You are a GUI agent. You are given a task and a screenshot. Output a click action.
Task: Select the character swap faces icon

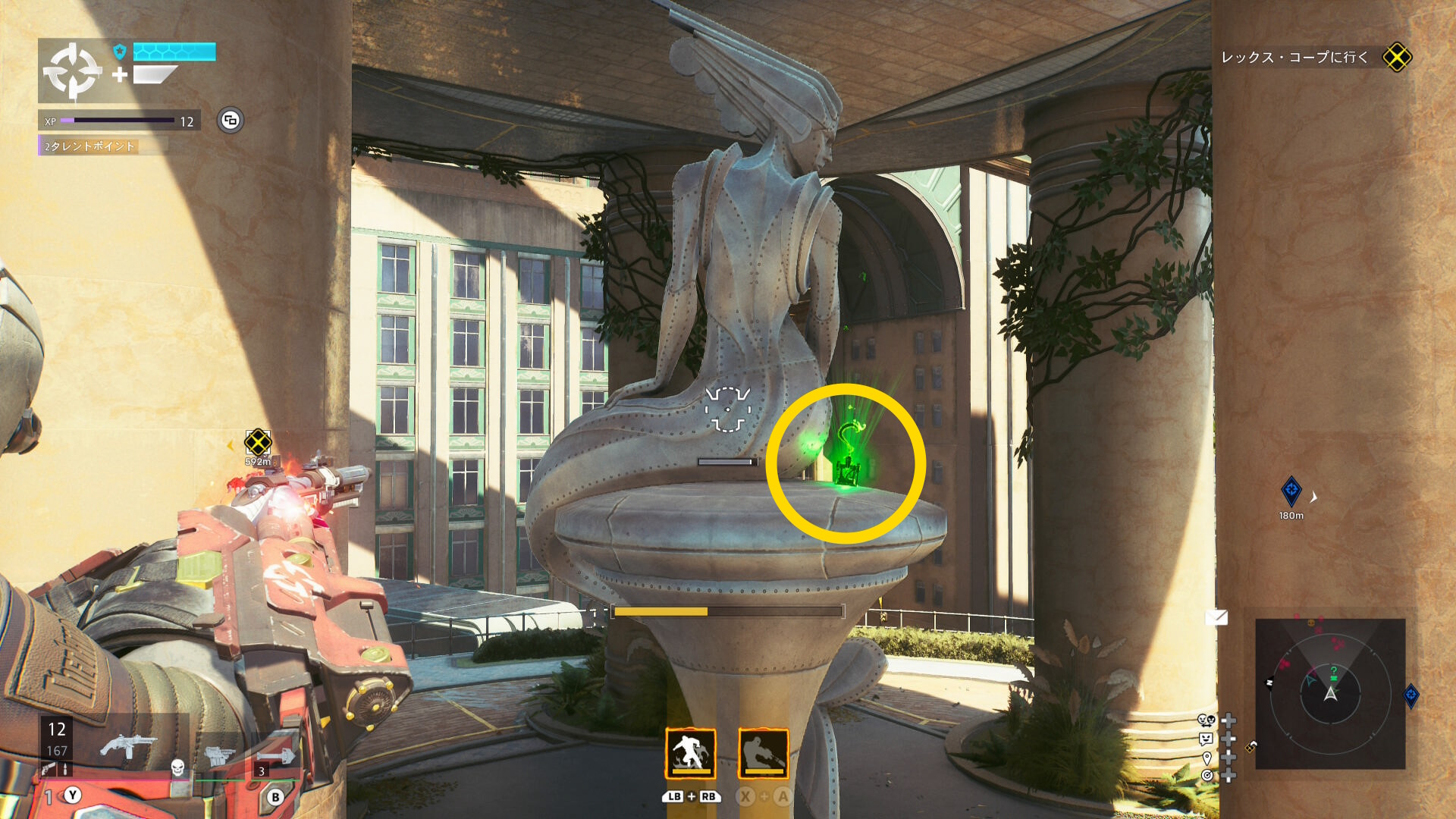[1206, 720]
